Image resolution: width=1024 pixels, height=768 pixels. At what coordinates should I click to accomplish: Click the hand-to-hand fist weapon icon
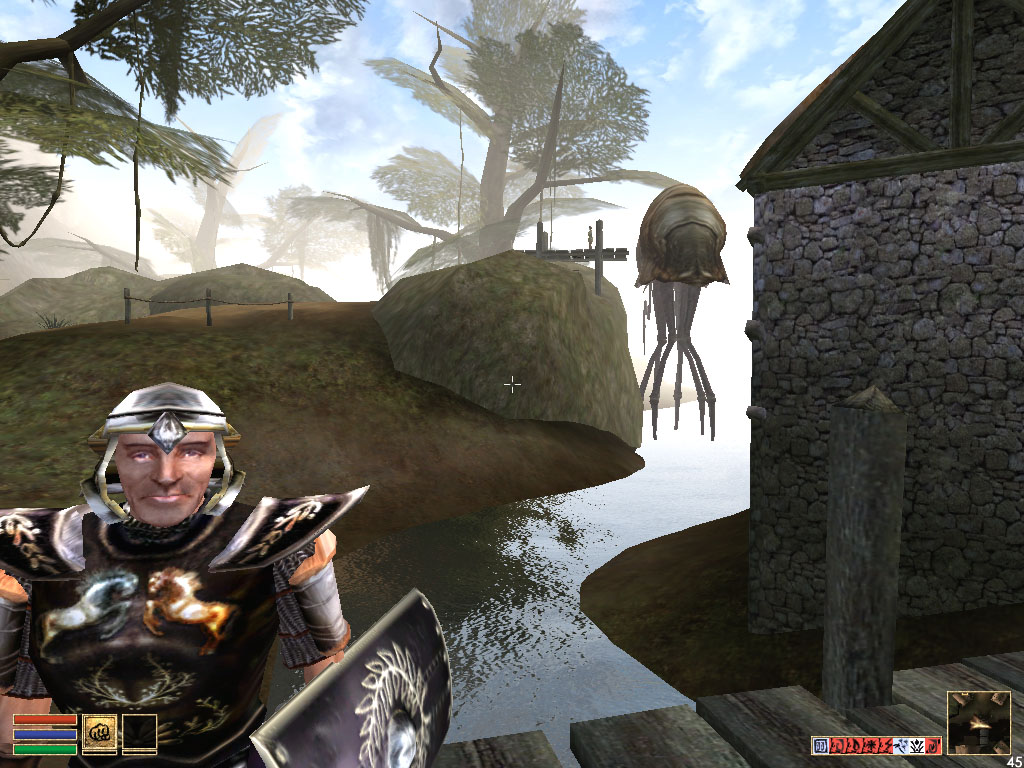(100, 733)
